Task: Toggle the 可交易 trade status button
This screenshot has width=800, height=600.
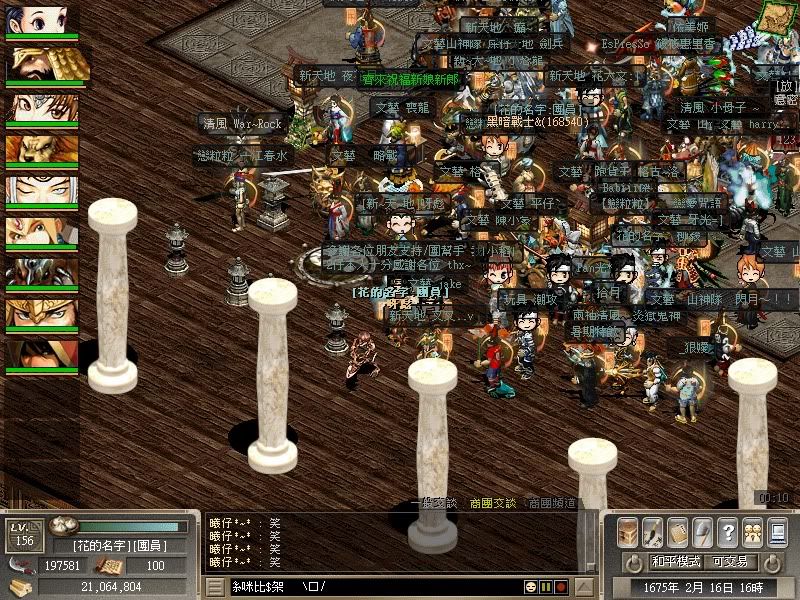Action: pyautogui.click(x=729, y=562)
